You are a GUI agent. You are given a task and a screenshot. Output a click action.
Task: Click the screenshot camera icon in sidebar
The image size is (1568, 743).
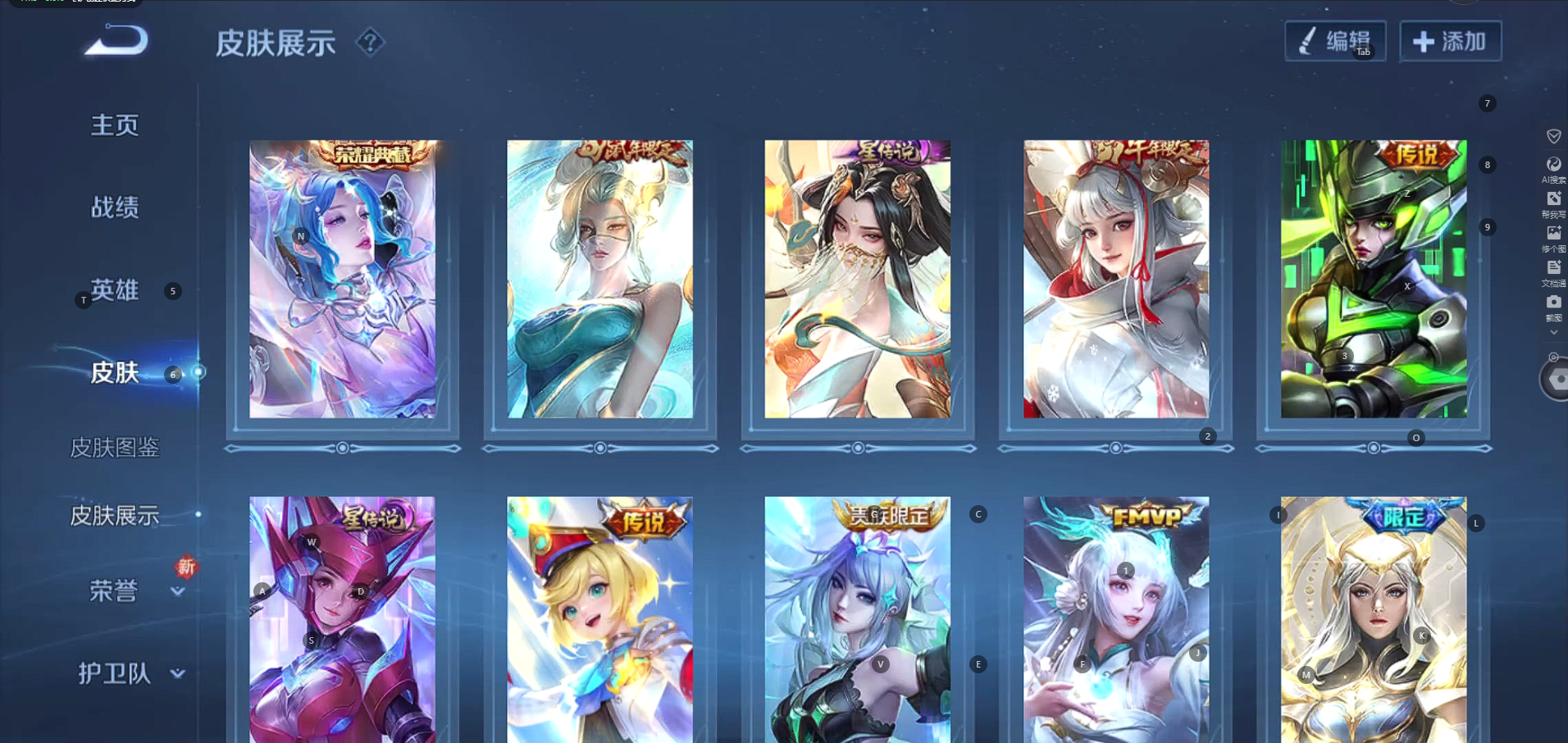pyautogui.click(x=1553, y=303)
